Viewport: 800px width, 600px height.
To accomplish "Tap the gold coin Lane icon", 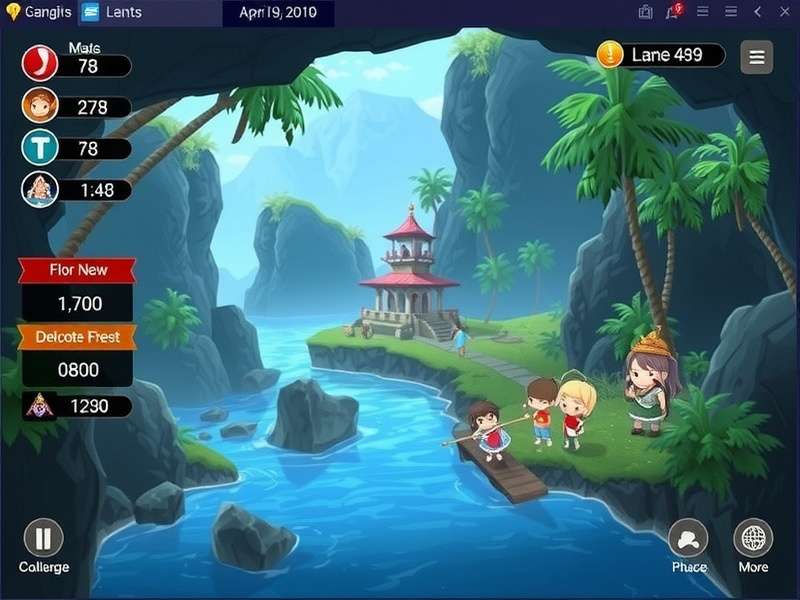I will (x=610, y=54).
